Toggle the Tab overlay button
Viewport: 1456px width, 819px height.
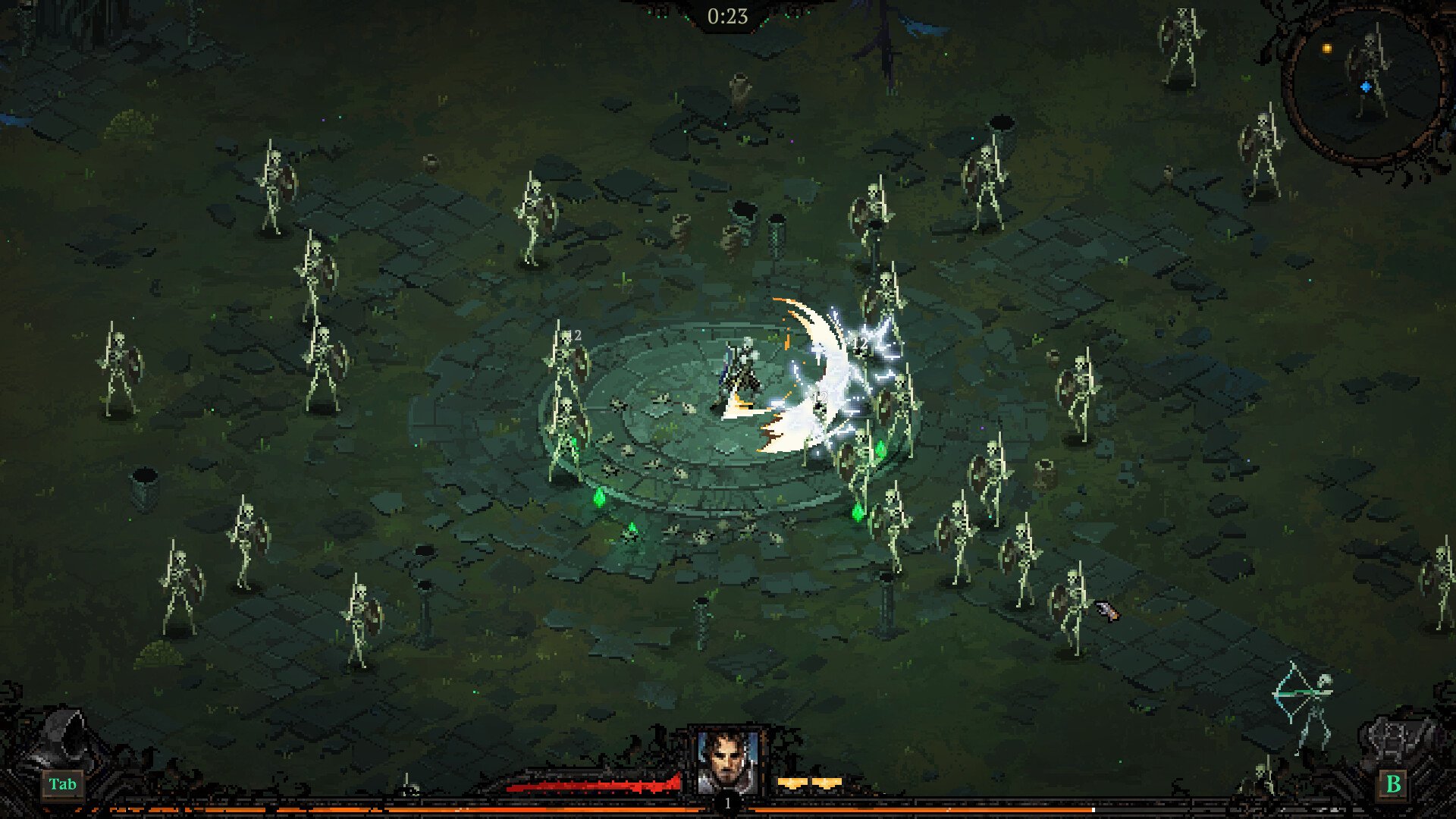point(64,785)
